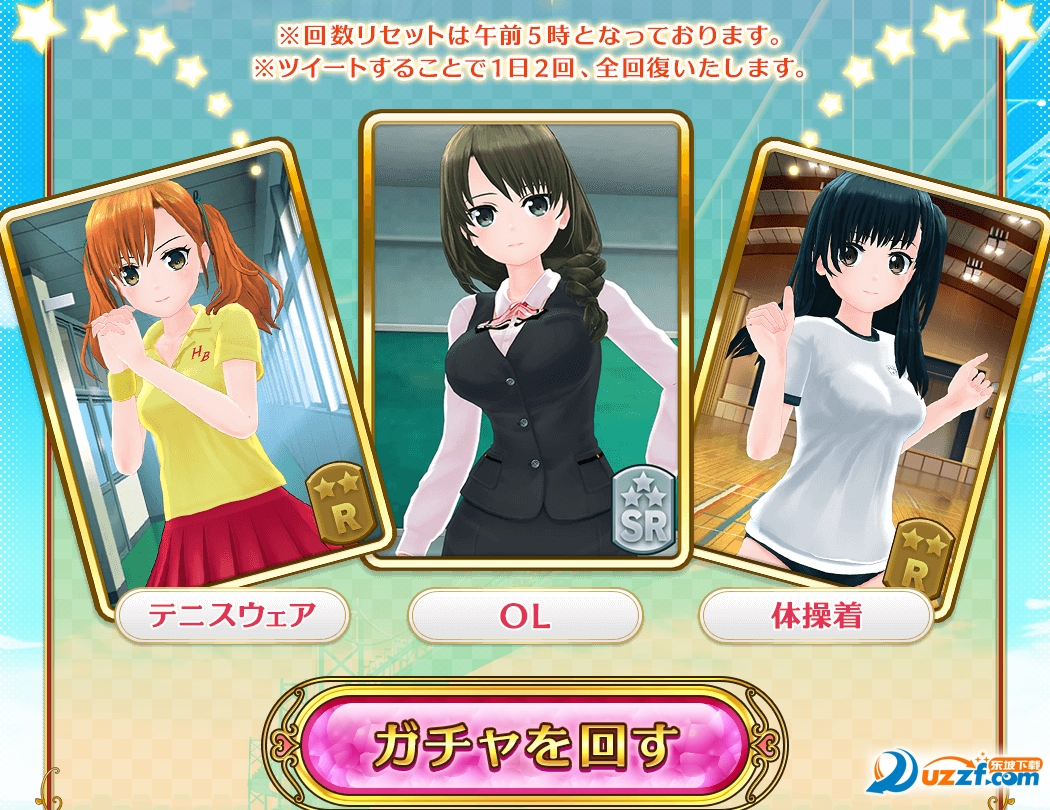The image size is (1050, 810).
Task: Spin the gacha with the pink ガチャを回す button
Action: pos(525,745)
